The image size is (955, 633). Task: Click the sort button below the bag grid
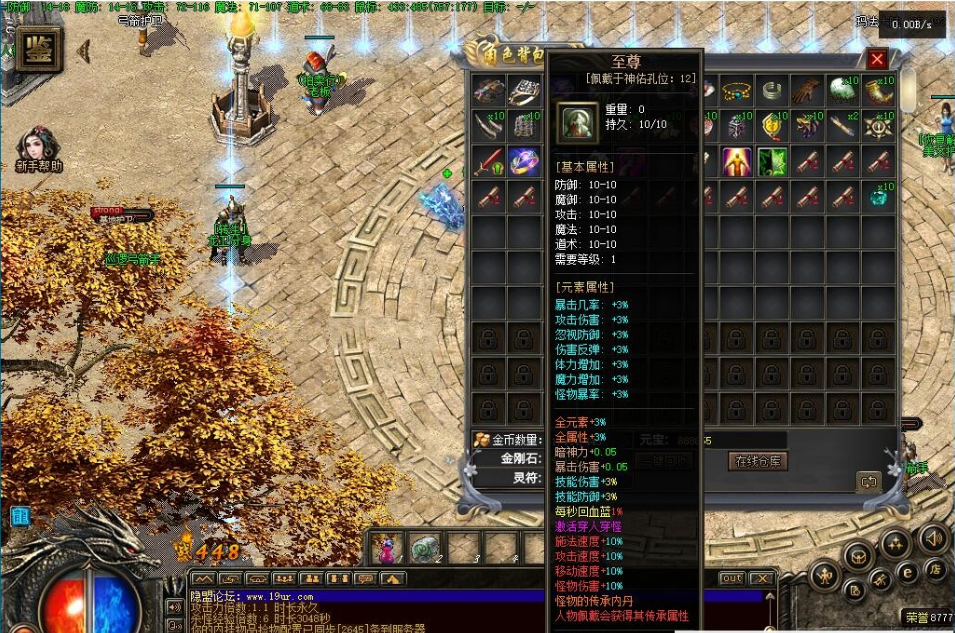pyautogui.click(x=867, y=482)
